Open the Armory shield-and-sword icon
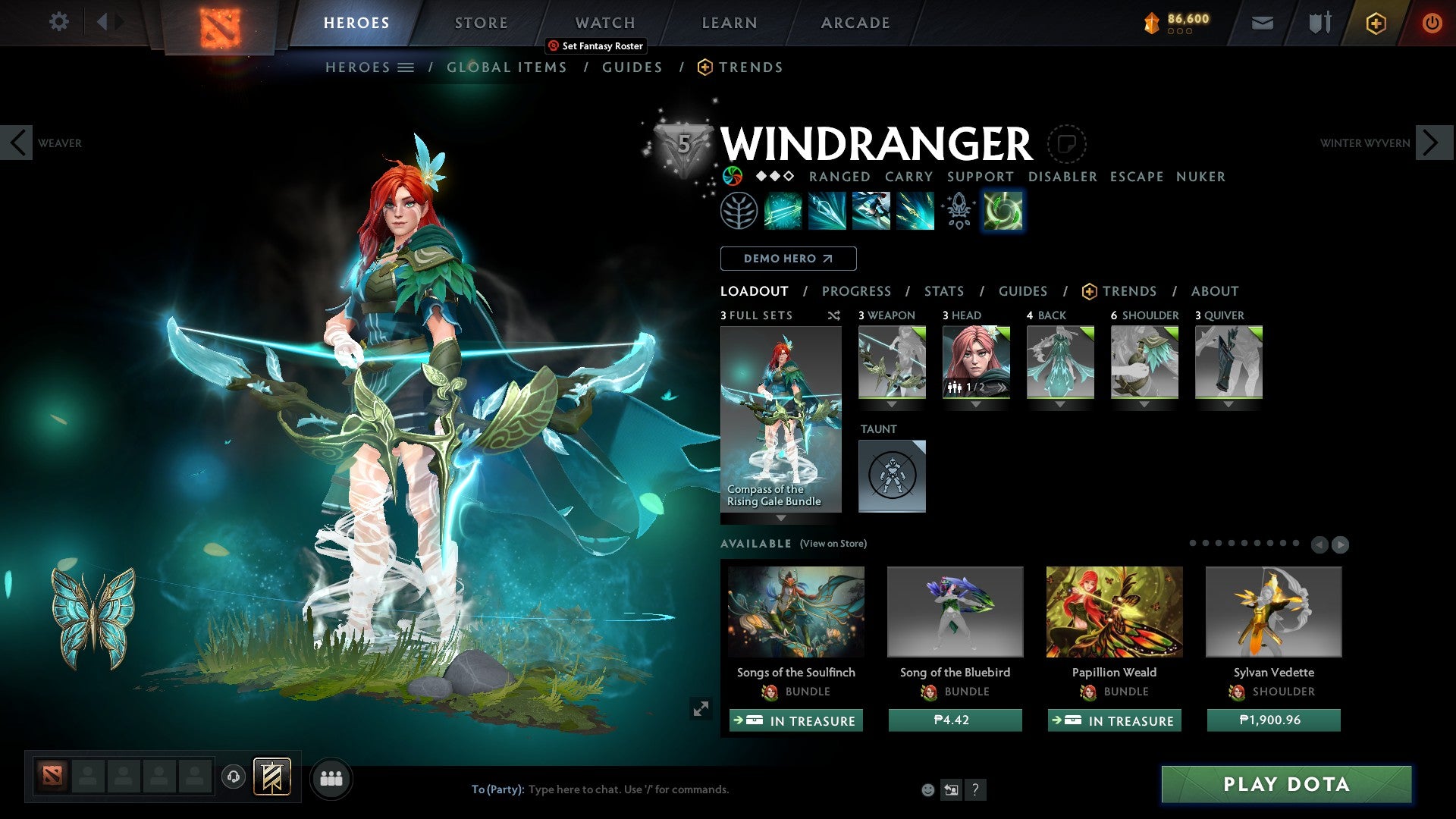The height and width of the screenshot is (819, 1456). 1319,23
